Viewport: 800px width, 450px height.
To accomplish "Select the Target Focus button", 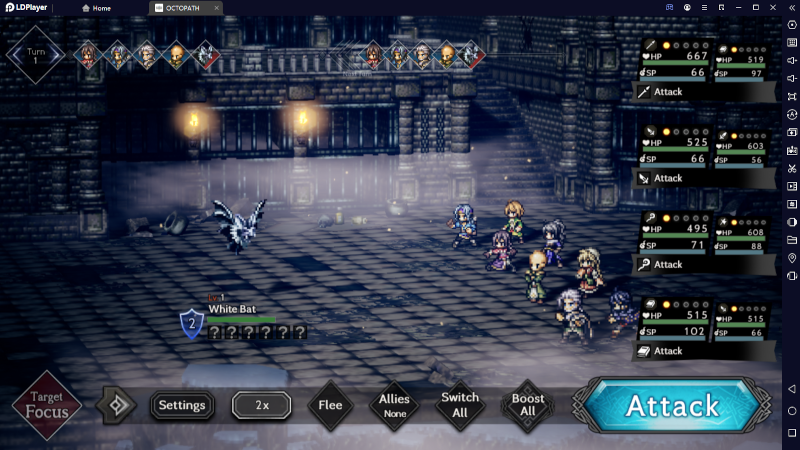I will 47,405.
